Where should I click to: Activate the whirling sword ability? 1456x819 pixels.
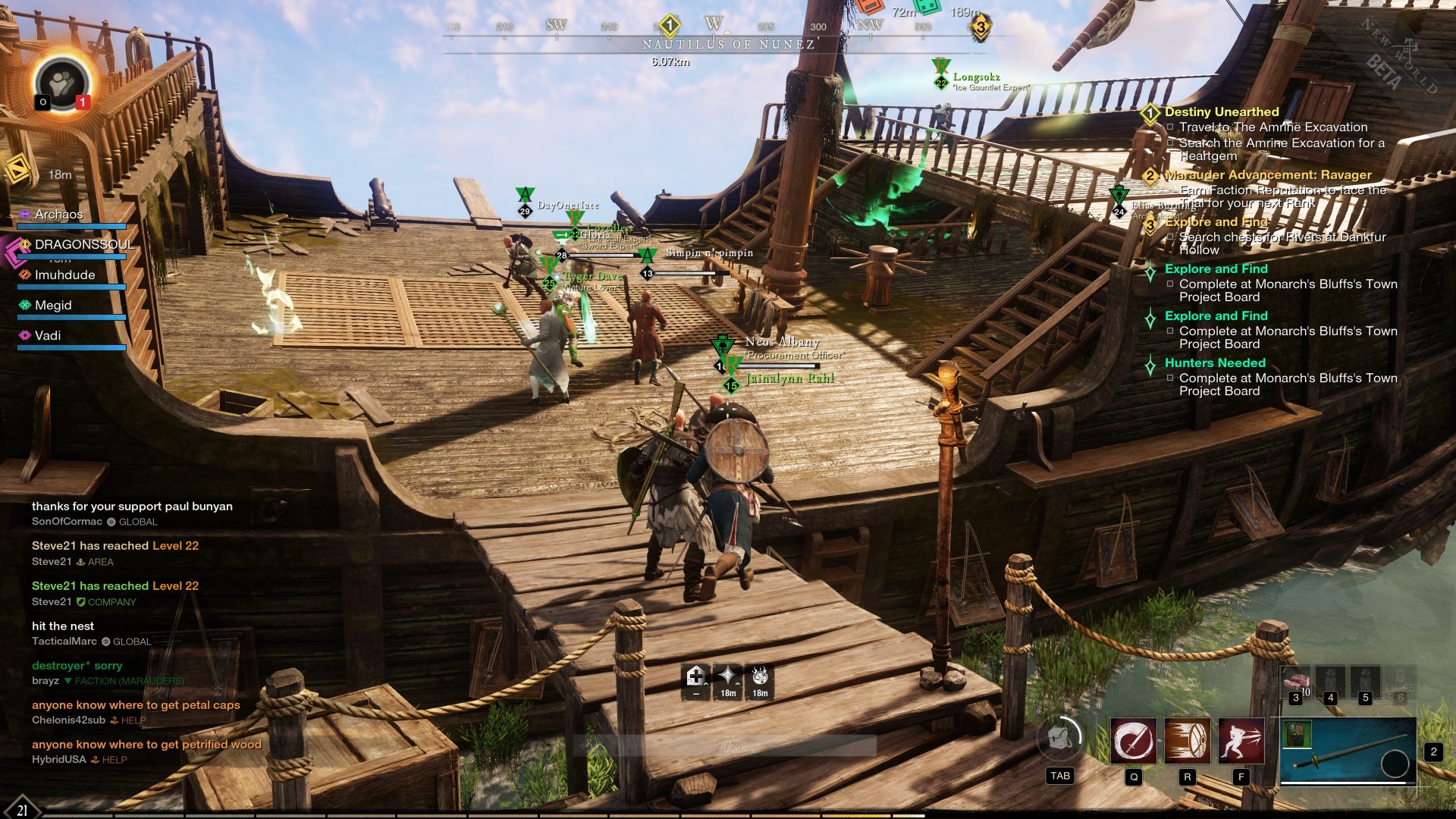click(x=1134, y=741)
